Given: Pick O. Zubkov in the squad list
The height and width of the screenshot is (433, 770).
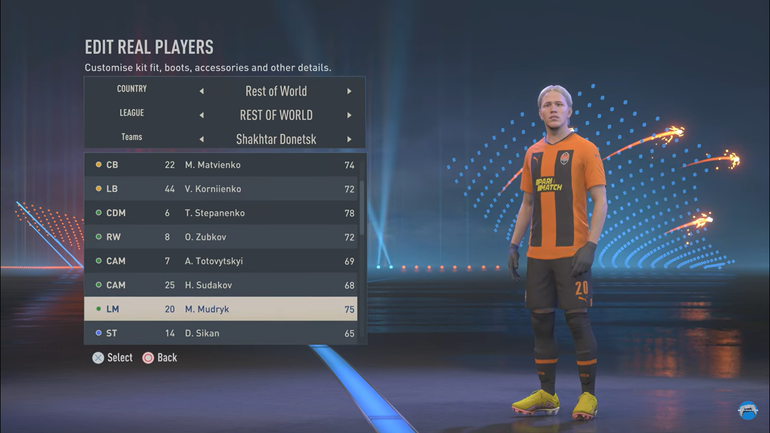Looking at the screenshot, I should click(x=220, y=237).
